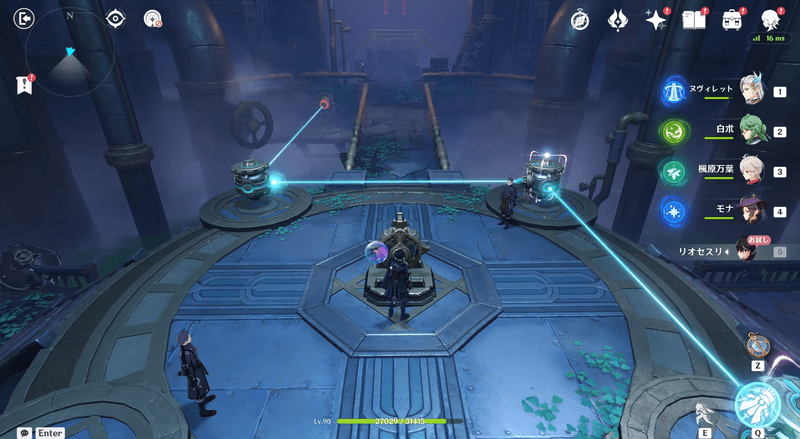Open the quest bookmark icon with alert
The width and height of the screenshot is (800, 439).
(25, 86)
